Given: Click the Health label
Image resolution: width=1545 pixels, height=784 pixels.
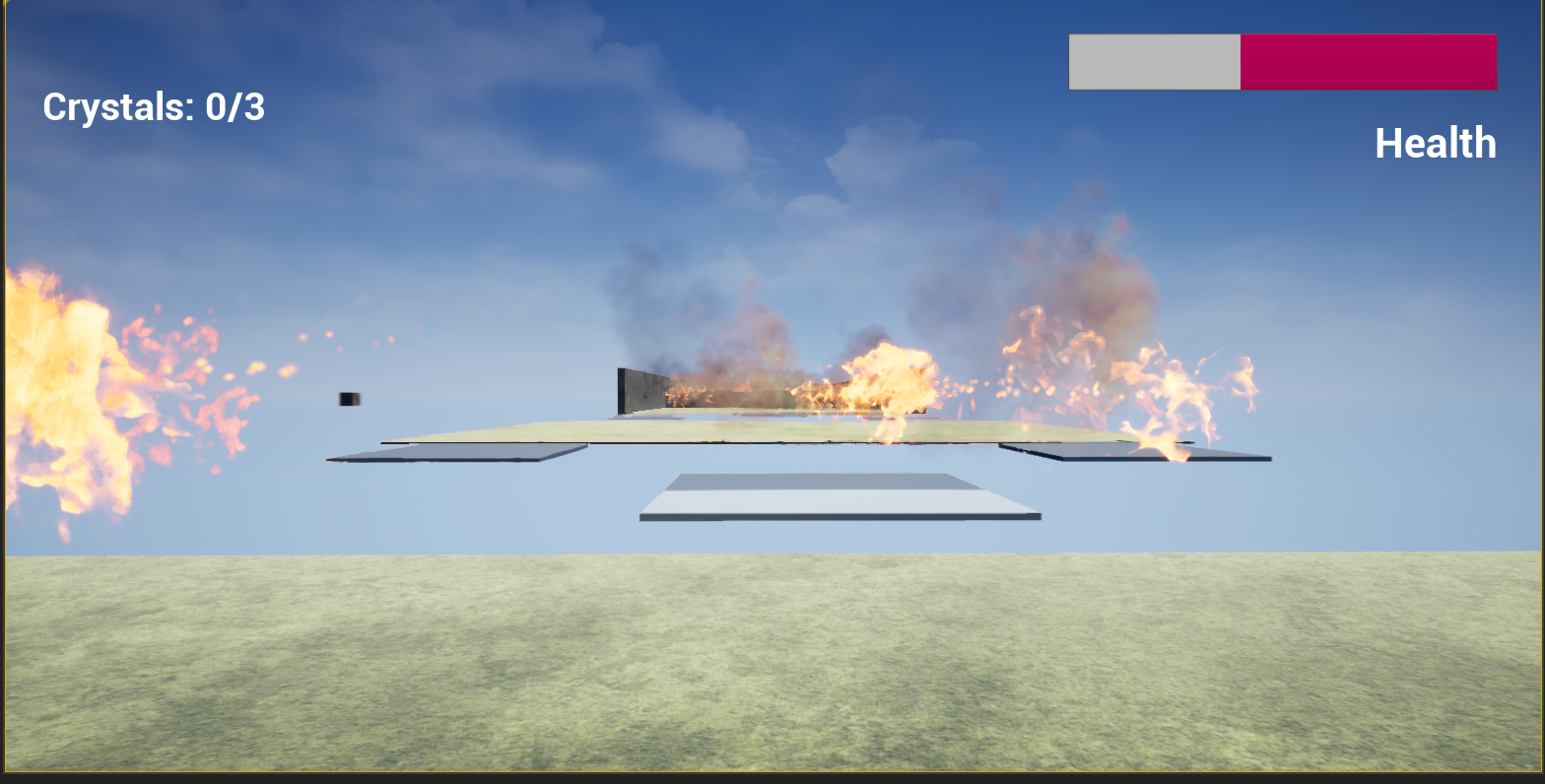Looking at the screenshot, I should (1436, 143).
